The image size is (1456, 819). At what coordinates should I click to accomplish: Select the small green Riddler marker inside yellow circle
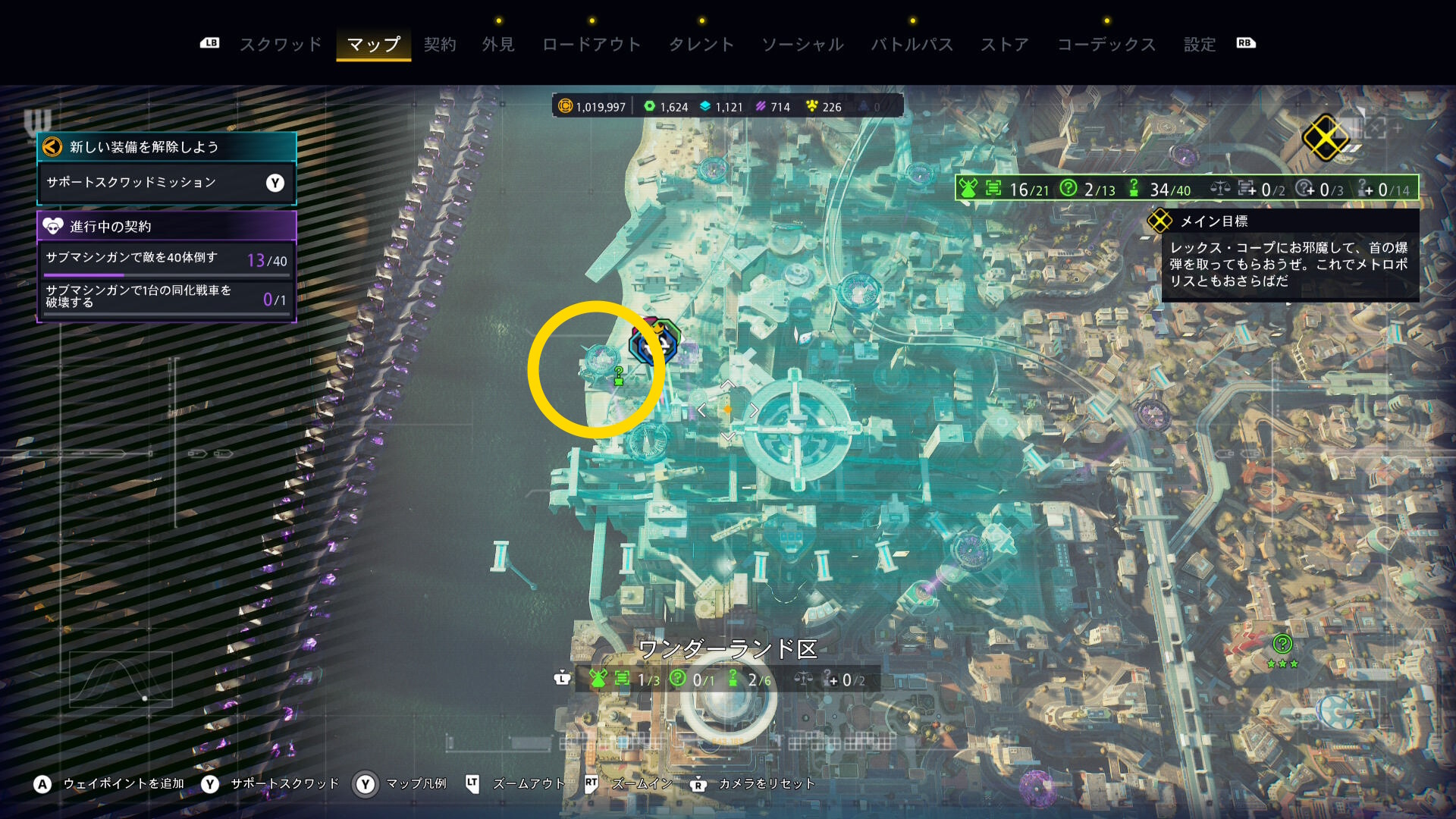click(x=619, y=375)
